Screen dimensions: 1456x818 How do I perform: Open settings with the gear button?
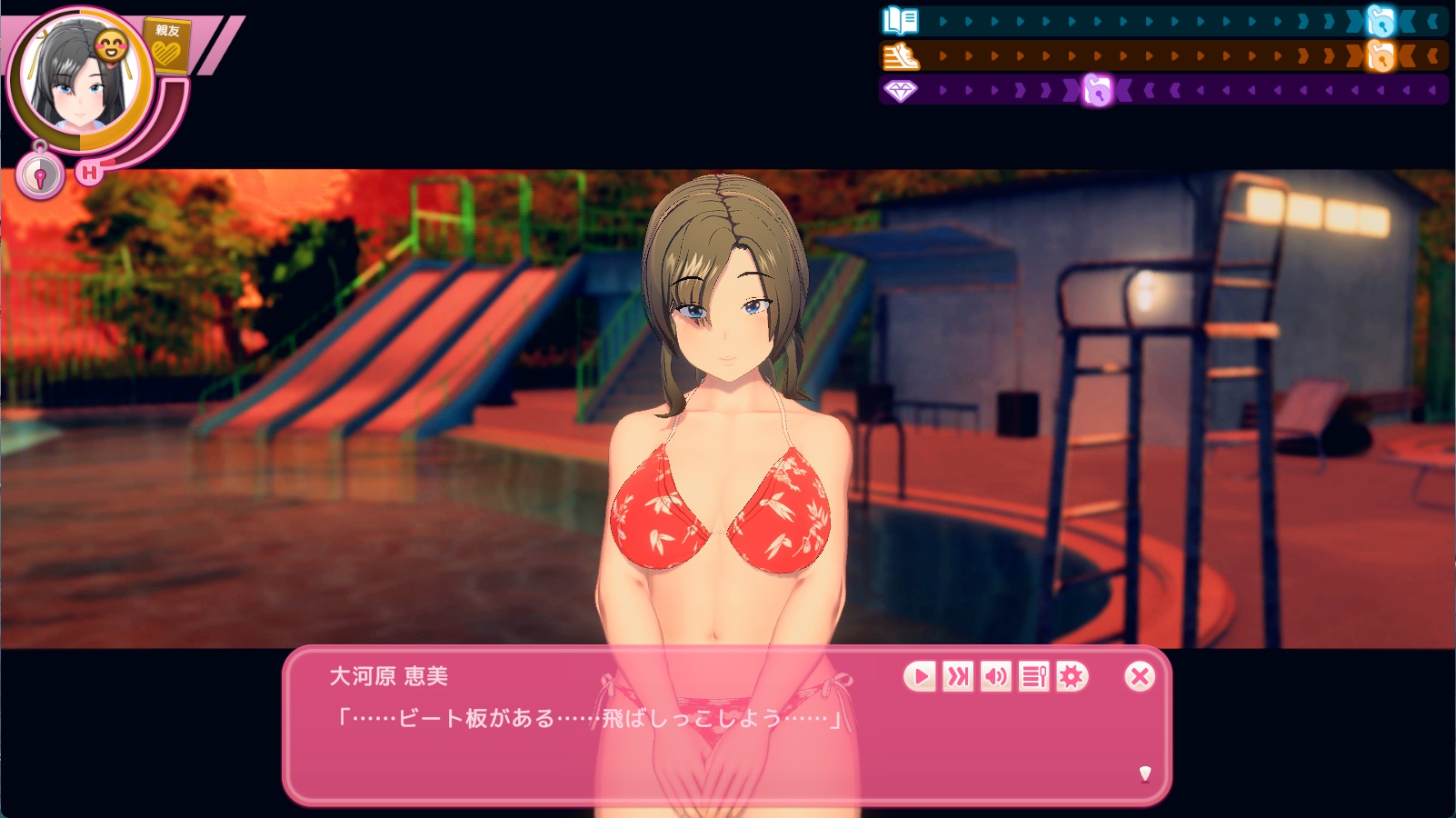click(1072, 676)
